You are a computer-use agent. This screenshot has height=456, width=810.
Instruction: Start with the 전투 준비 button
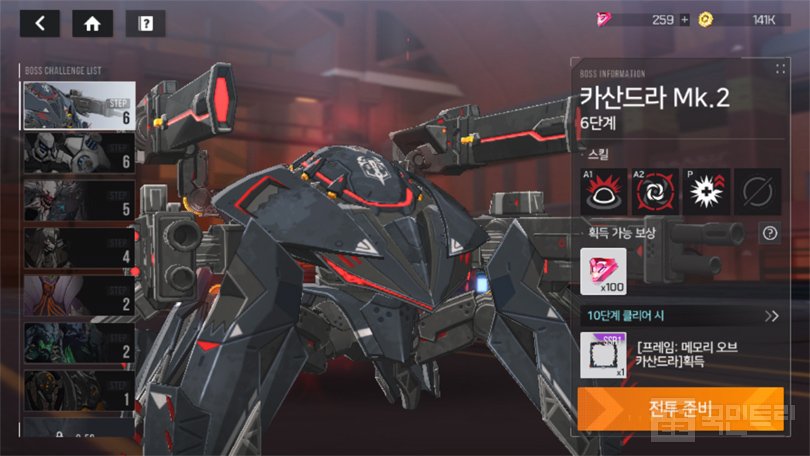click(x=680, y=409)
